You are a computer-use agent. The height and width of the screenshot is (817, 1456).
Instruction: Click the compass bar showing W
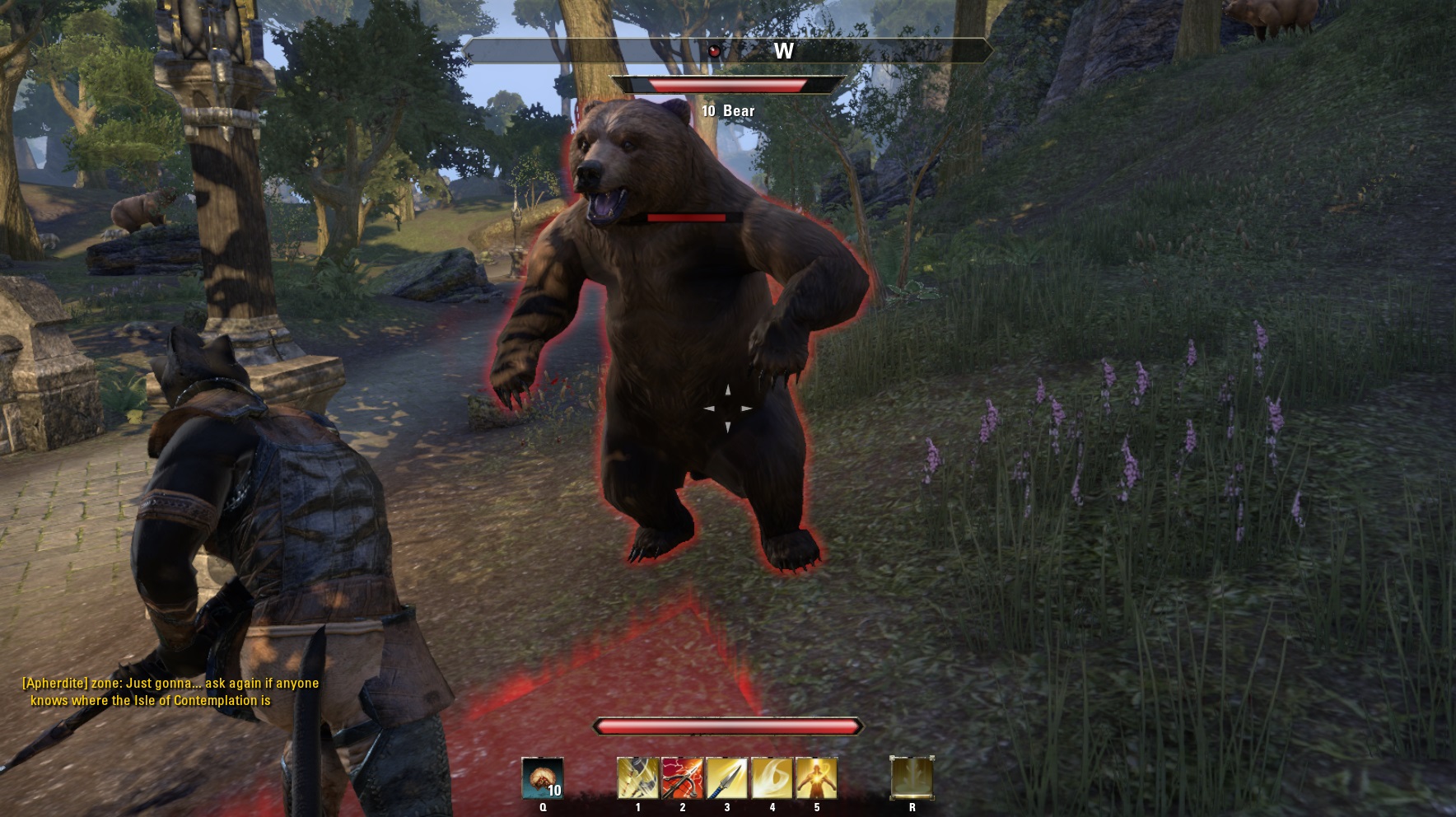(x=726, y=51)
